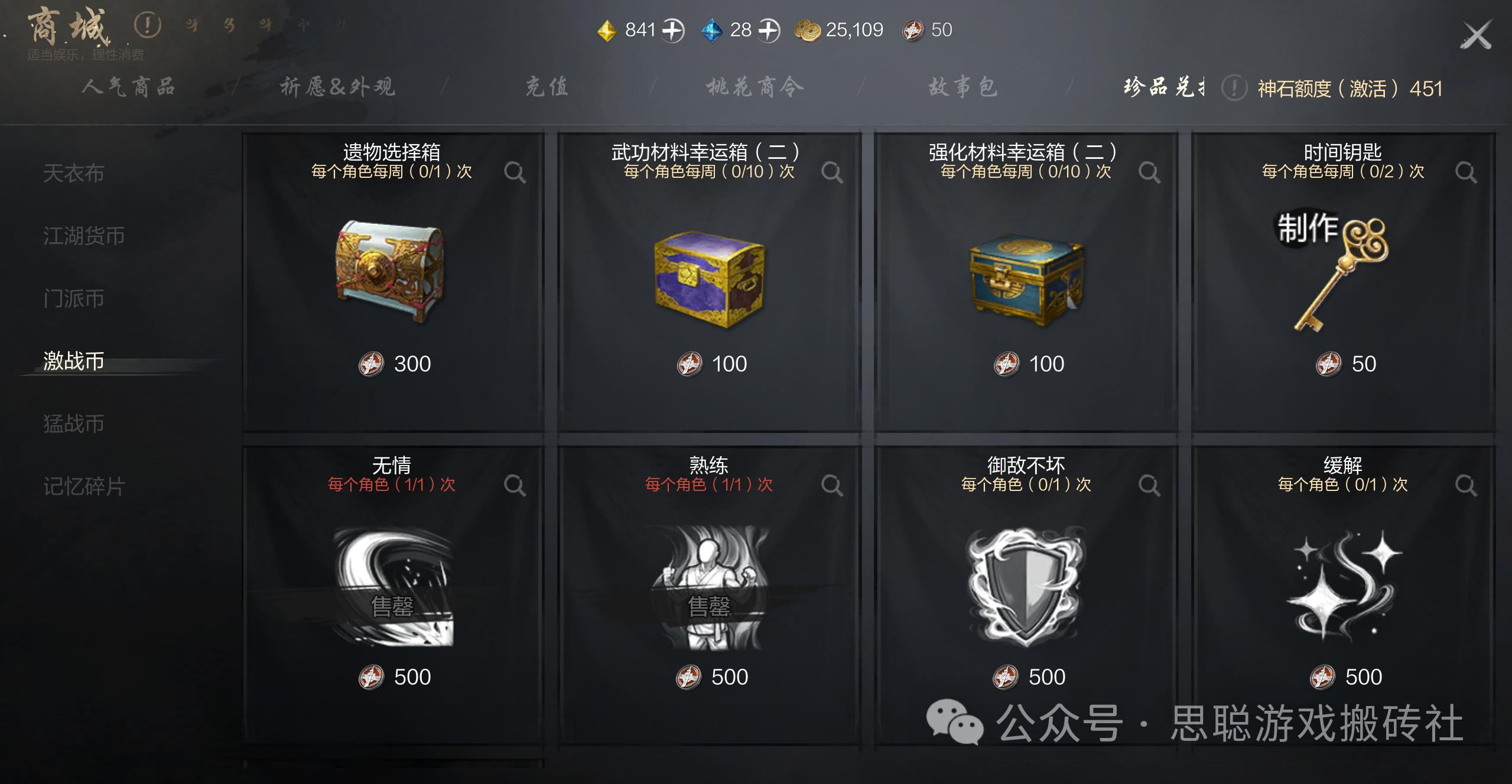Select the 遗物选择箱 chest item
The image size is (1512, 784).
pyautogui.click(x=391, y=272)
